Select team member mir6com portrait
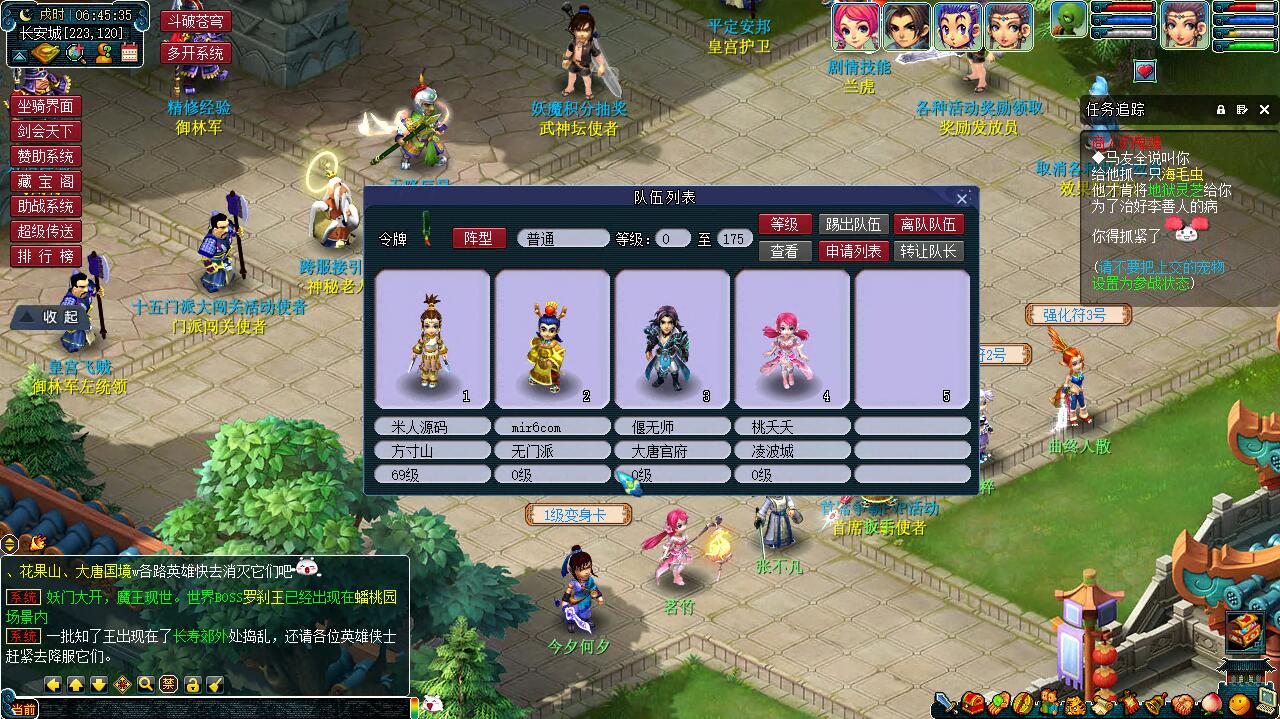The width and height of the screenshot is (1280, 719). click(552, 339)
